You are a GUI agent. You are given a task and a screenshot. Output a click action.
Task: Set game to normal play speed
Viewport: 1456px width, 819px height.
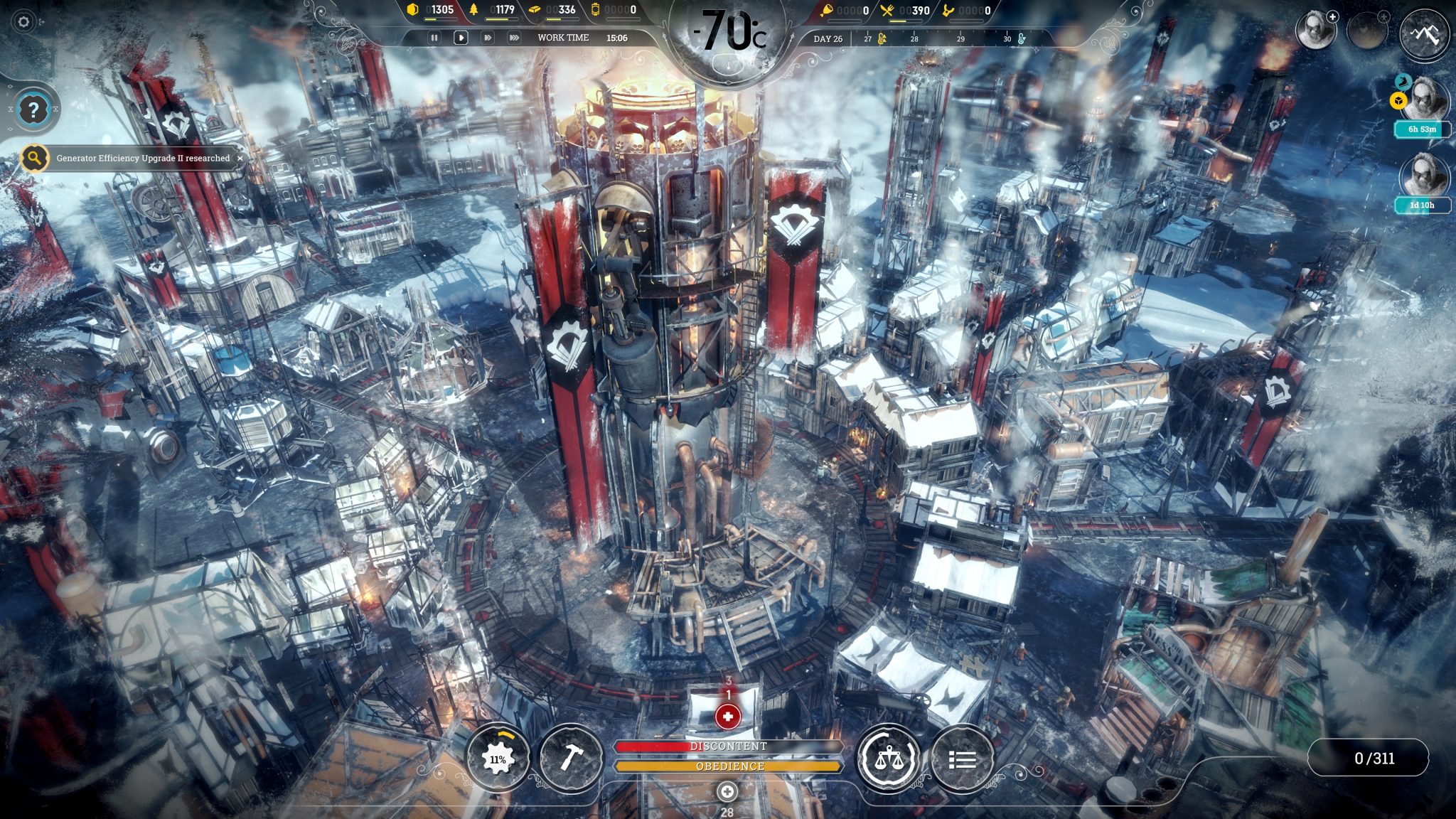click(x=461, y=38)
